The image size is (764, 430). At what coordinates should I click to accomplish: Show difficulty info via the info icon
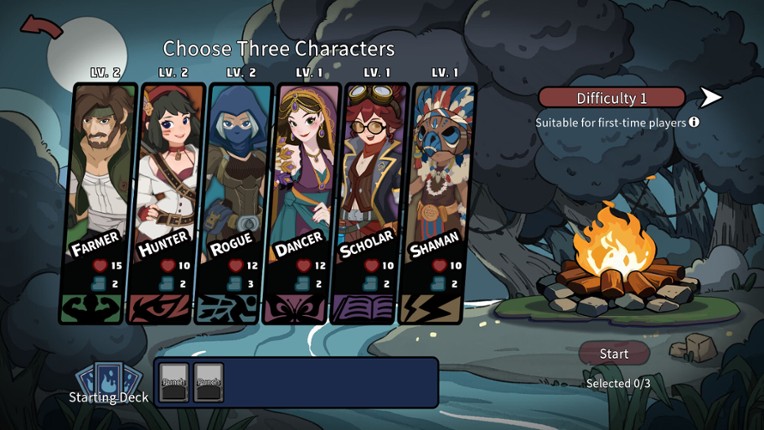(x=694, y=122)
